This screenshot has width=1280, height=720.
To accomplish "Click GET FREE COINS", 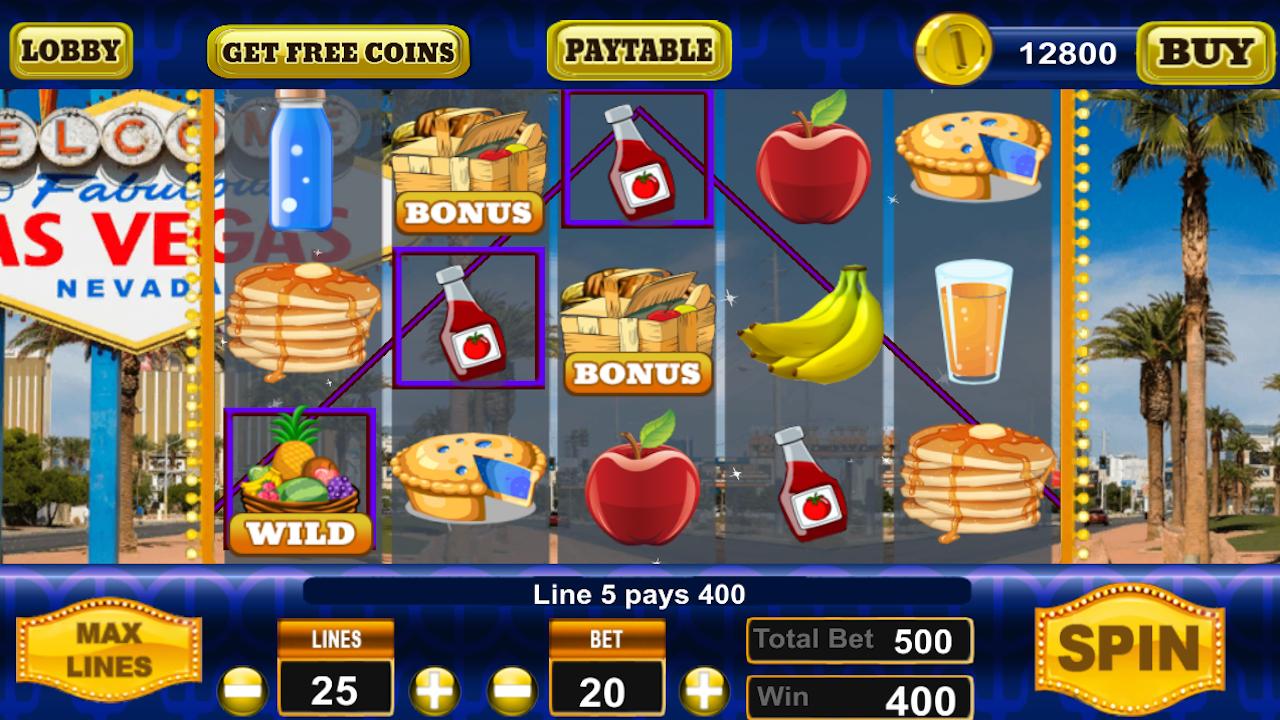I will [x=336, y=50].
